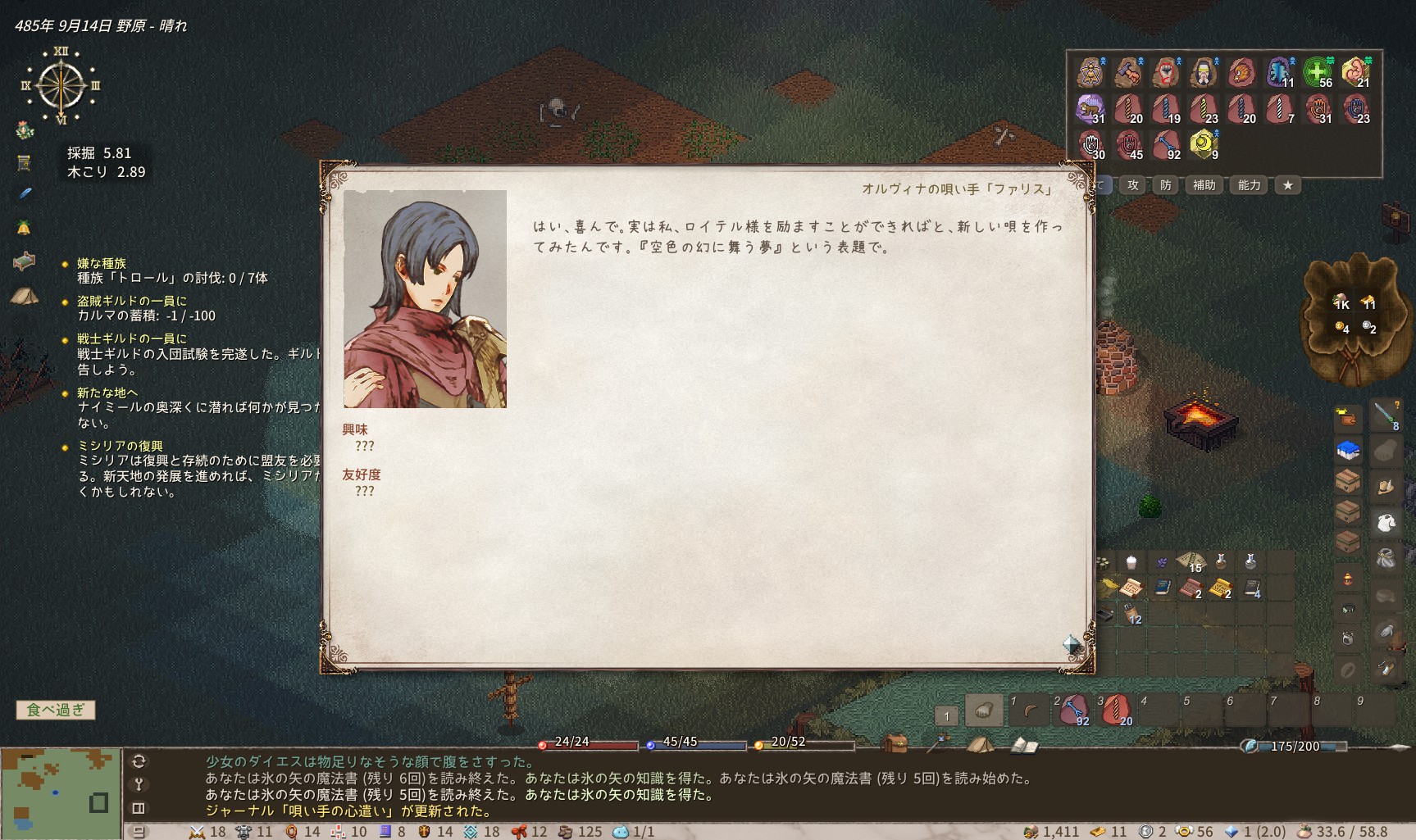Viewport: 1416px width, 840px height.
Task: Open the 嫌な種族 troll quest entry
Action: 102,263
